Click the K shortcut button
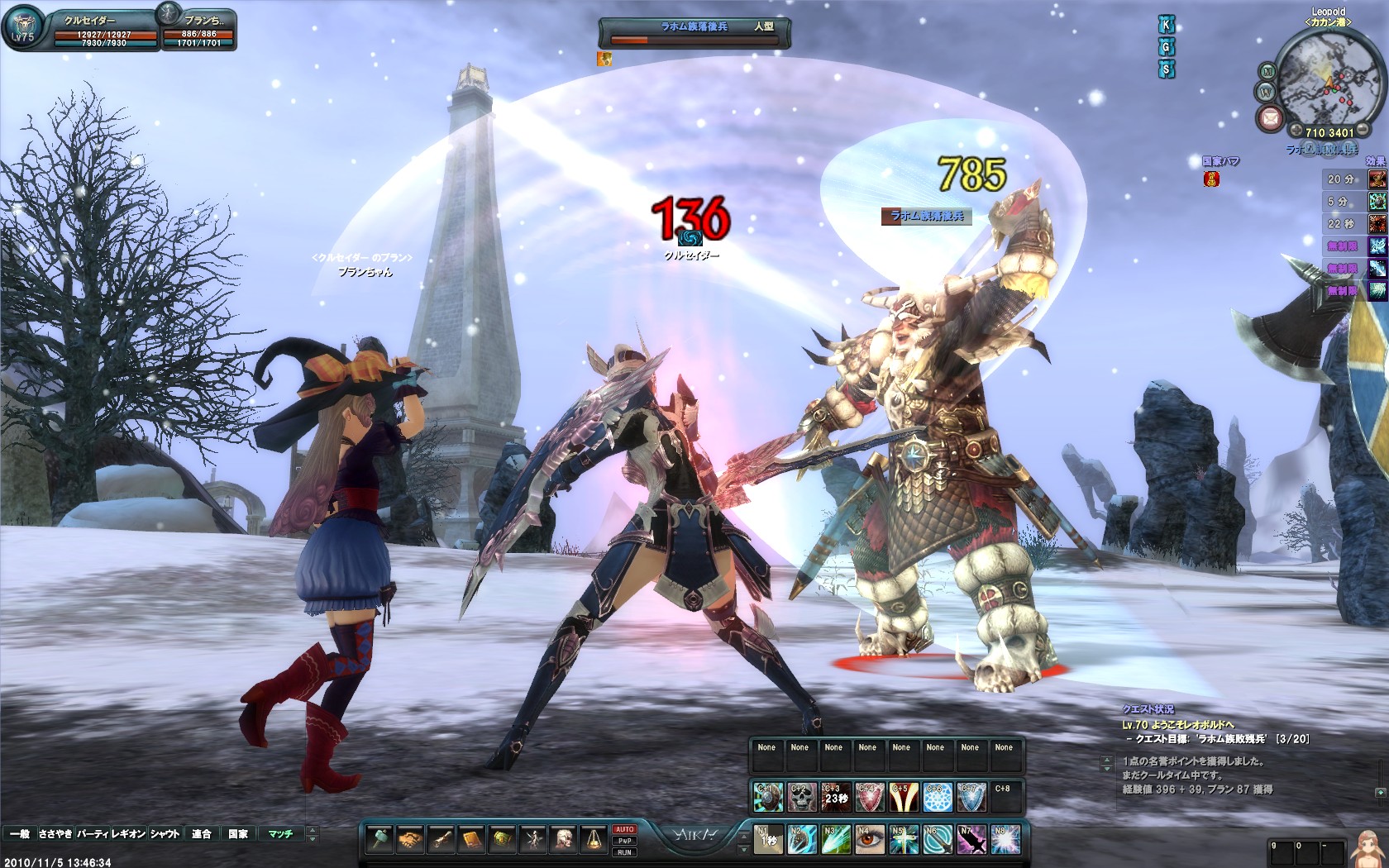This screenshot has height=868, width=1389. (1167, 26)
